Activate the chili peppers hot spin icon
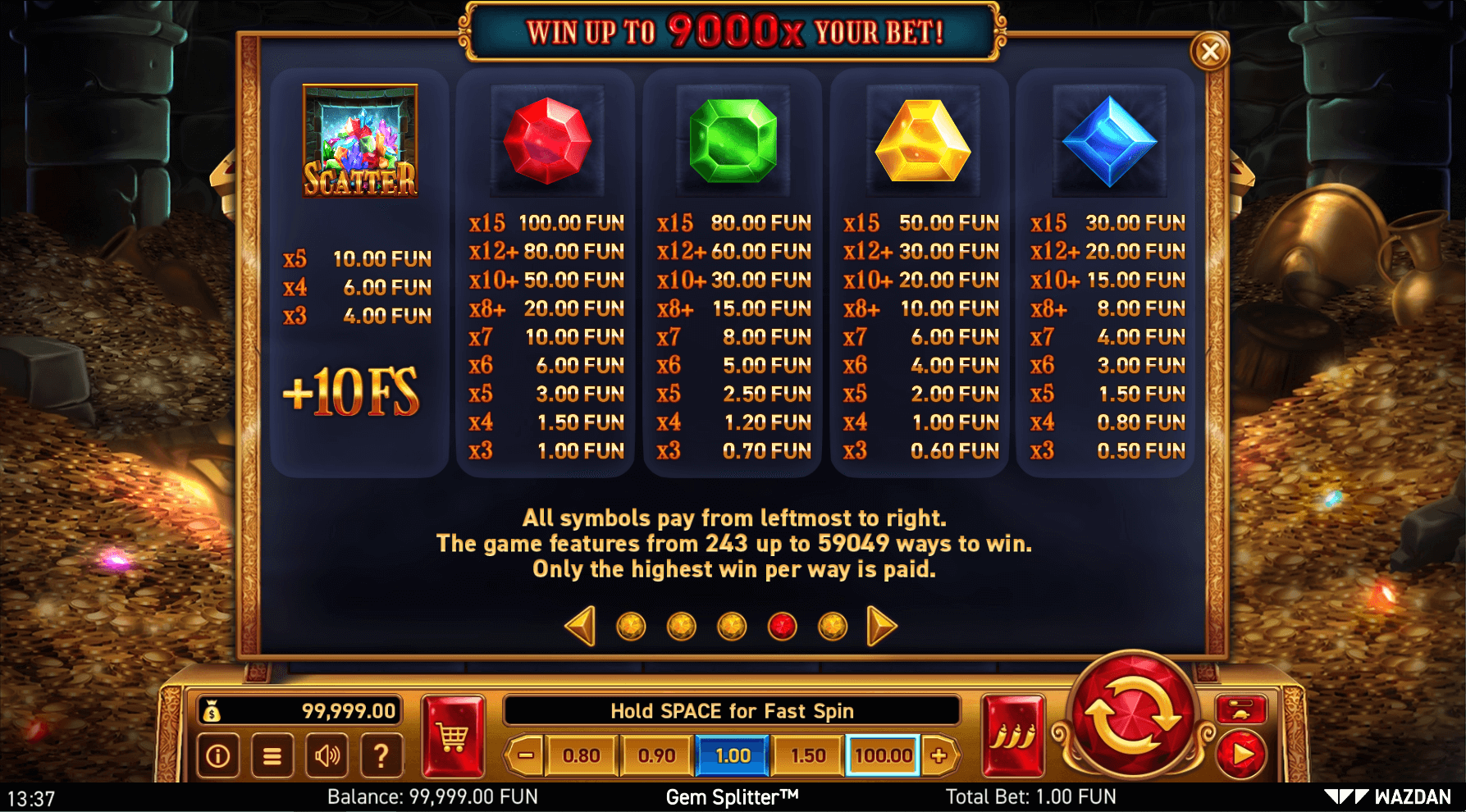This screenshot has width=1466, height=812. tap(1012, 737)
